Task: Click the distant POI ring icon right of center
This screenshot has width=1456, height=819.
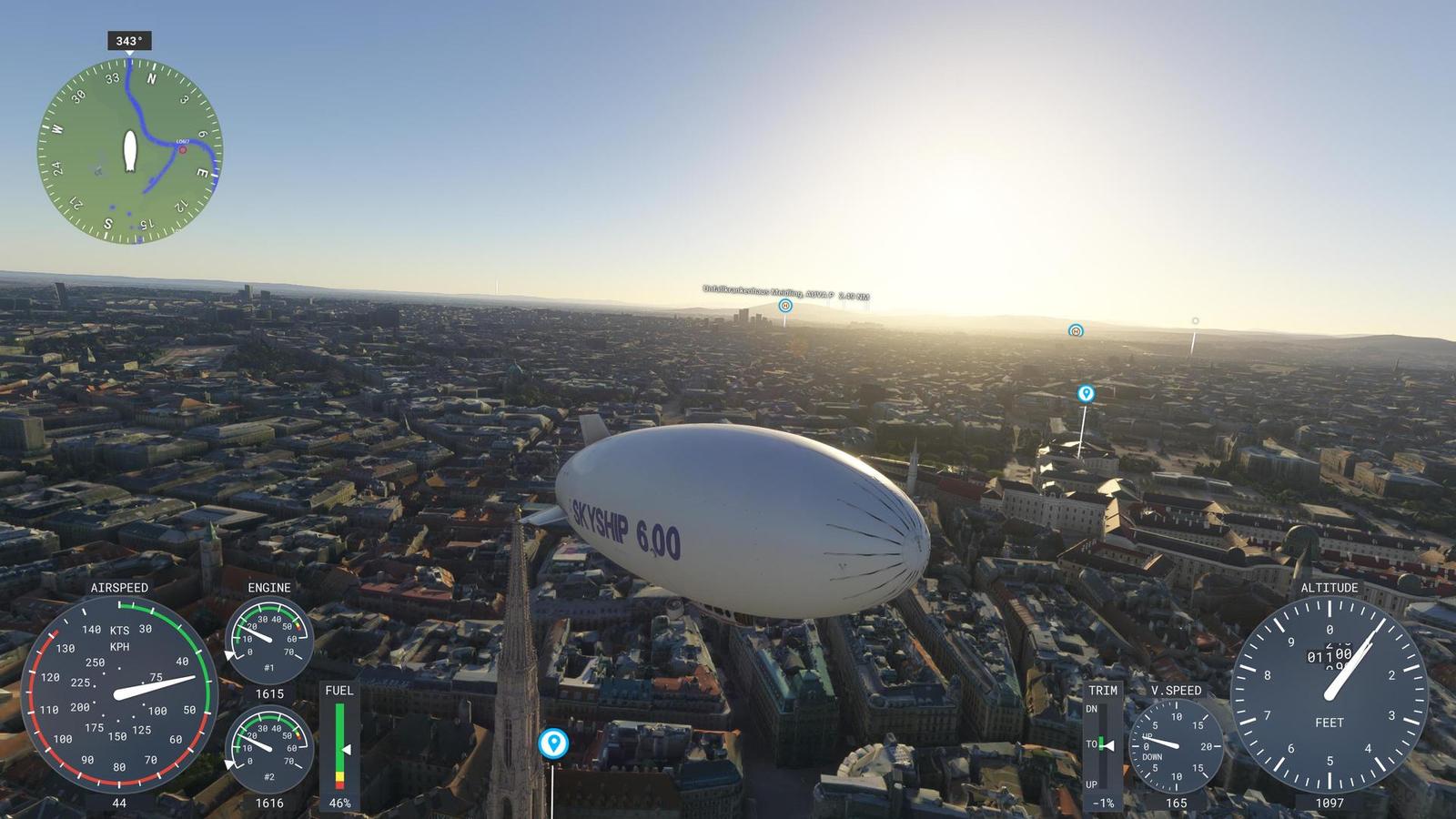Action: [x=1074, y=332]
